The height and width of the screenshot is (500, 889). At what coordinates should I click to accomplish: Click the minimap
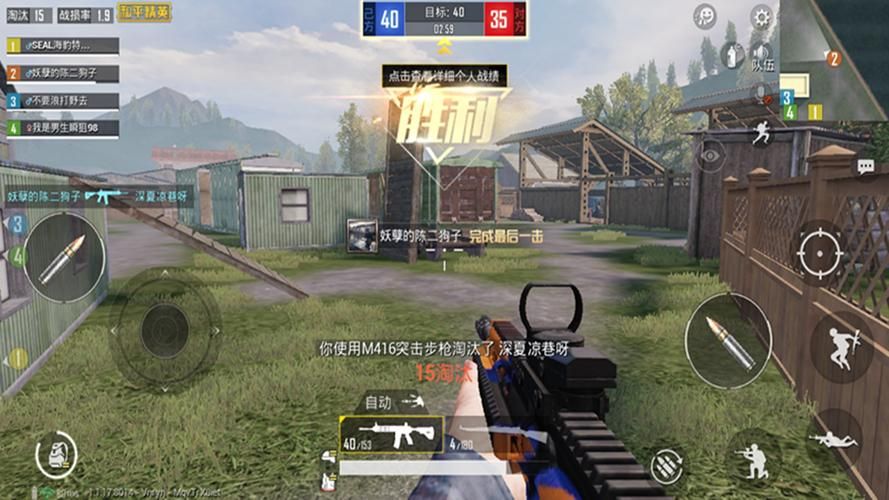click(x=834, y=60)
